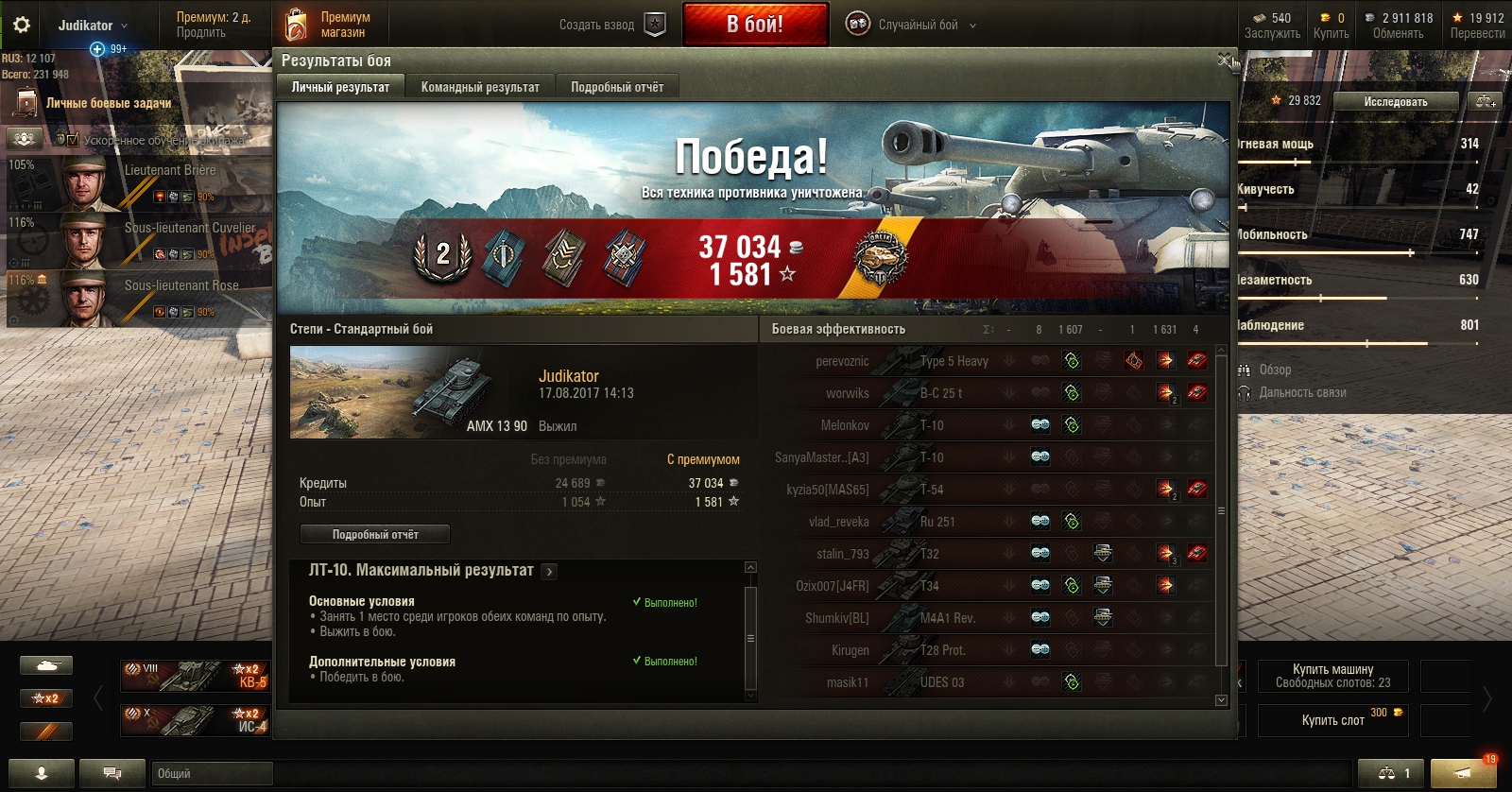1512x792 pixels.
Task: Select the КВ-5 tank in carousel
Action: click(195, 676)
